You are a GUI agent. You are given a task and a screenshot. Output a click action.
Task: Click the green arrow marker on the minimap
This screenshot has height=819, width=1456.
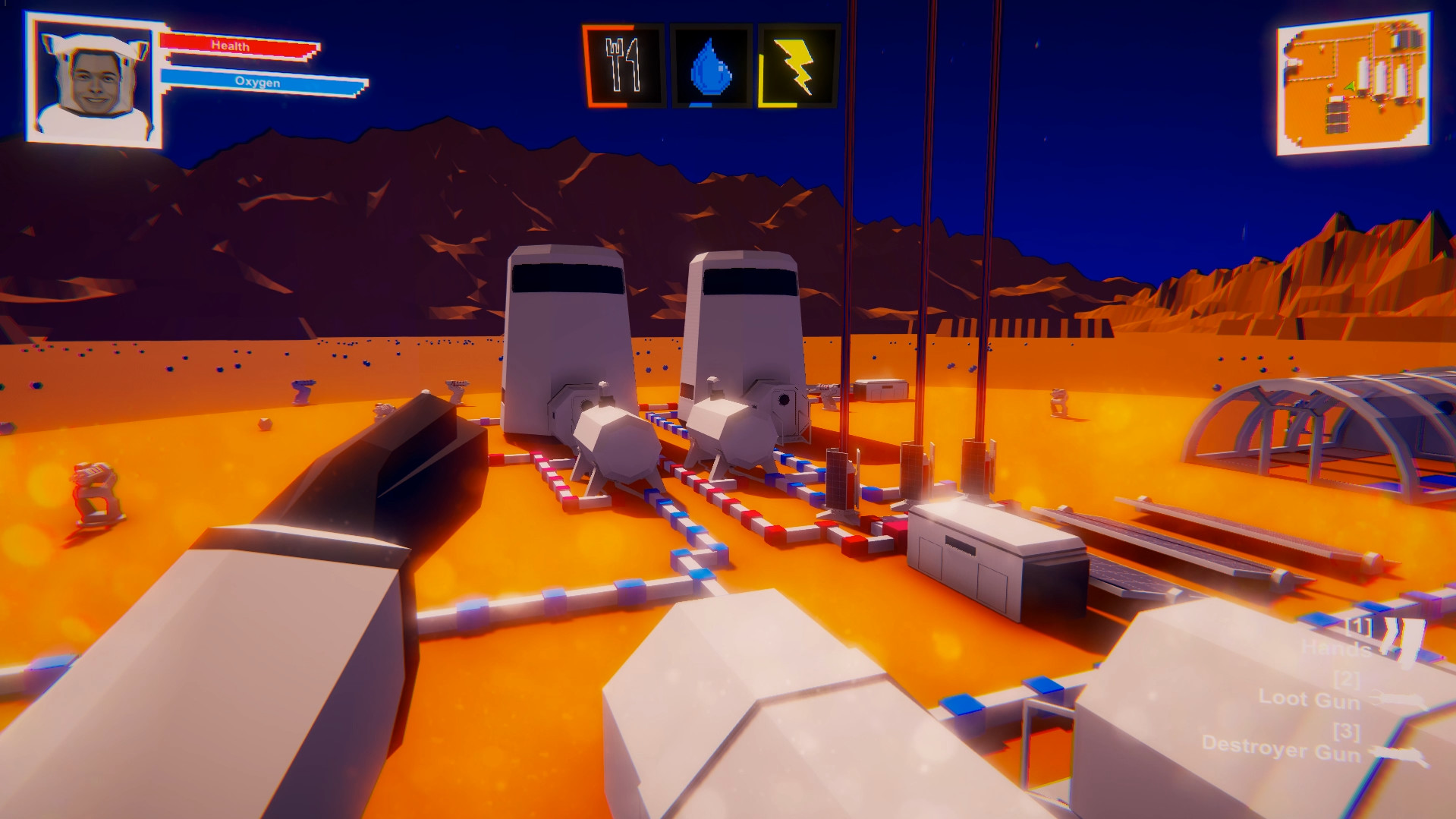pyautogui.click(x=1350, y=87)
